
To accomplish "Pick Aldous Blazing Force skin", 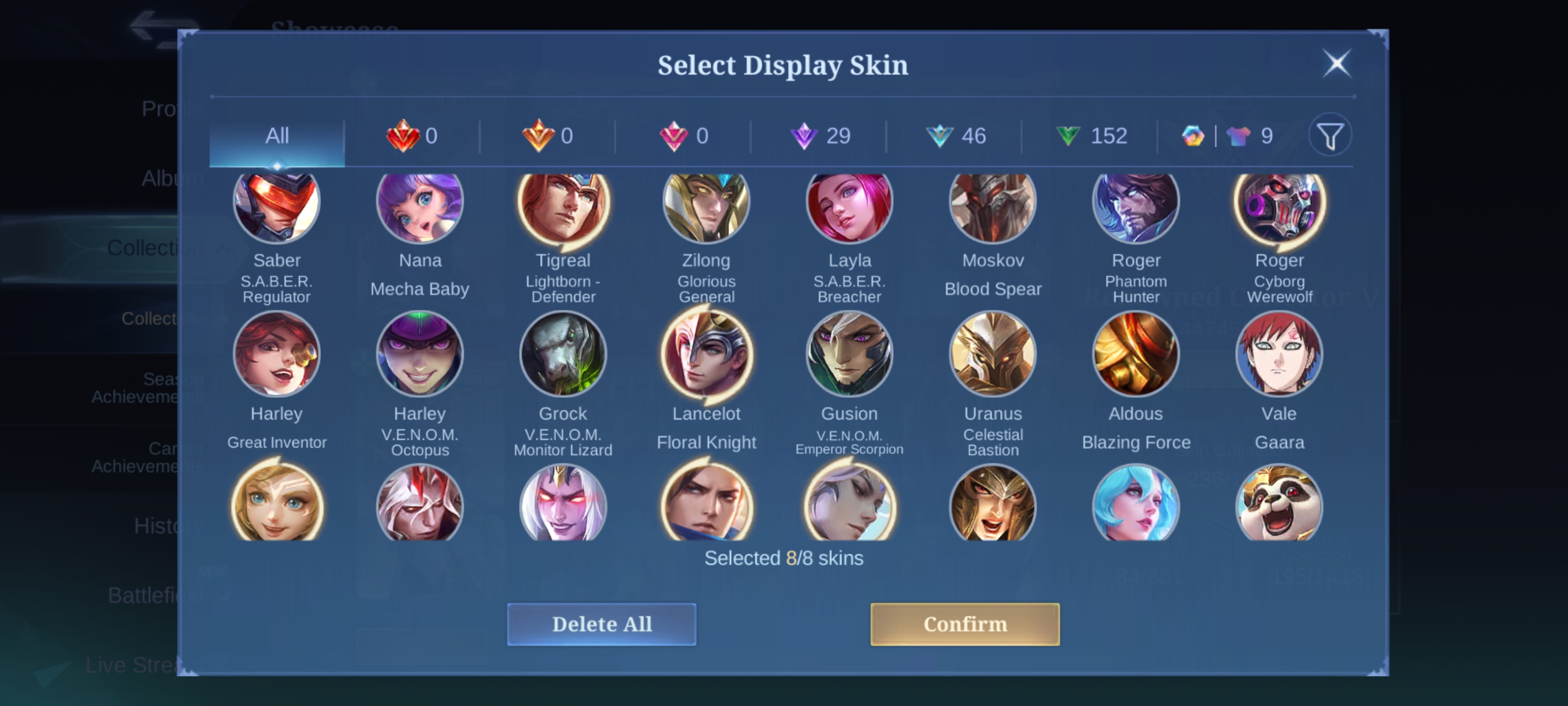I will 1136,355.
